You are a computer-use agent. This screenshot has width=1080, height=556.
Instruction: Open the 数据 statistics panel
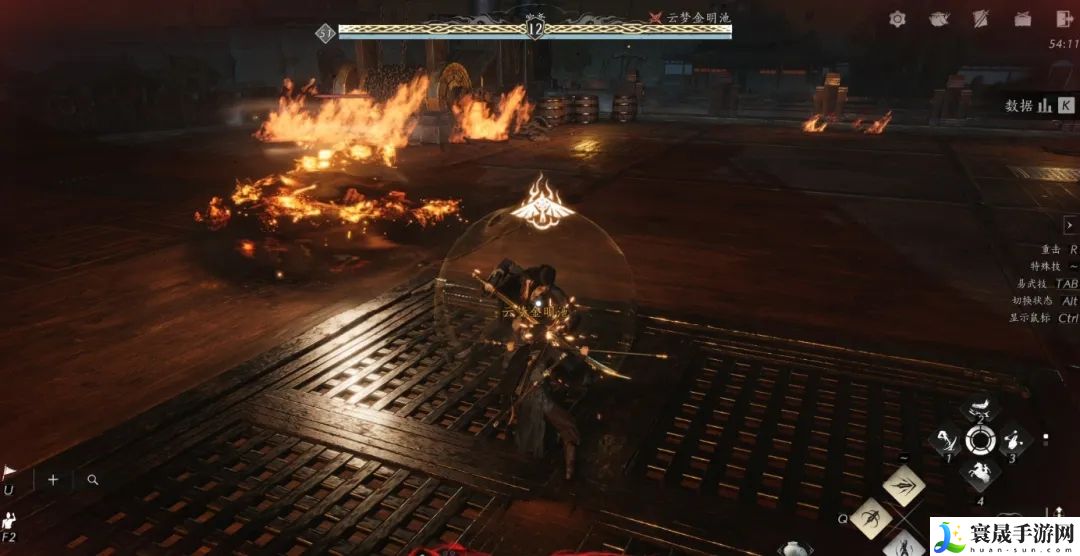1040,105
